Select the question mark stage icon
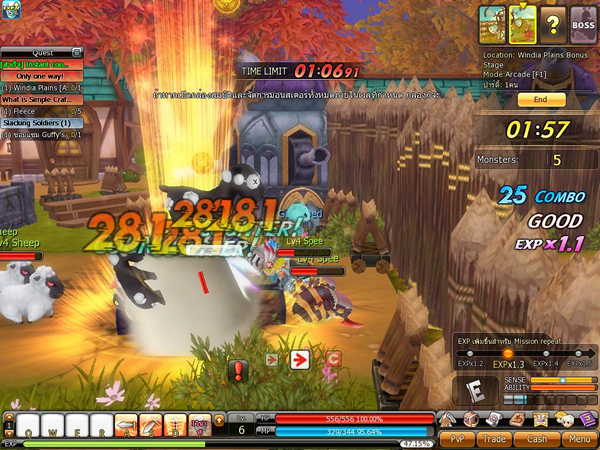The width and height of the screenshot is (600, 450). coord(551,20)
